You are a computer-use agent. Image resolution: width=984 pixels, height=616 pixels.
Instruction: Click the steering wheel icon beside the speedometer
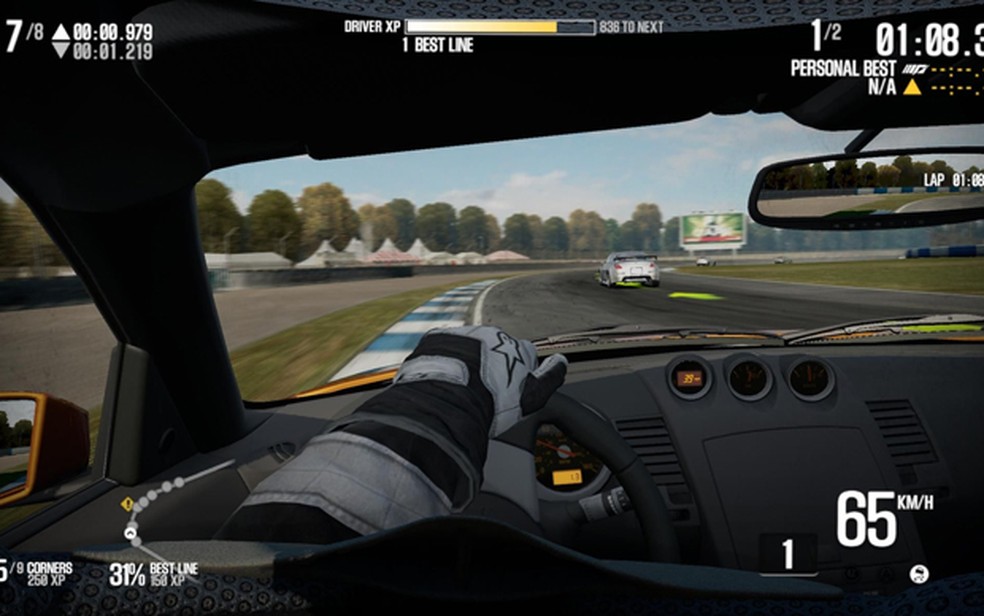919,573
